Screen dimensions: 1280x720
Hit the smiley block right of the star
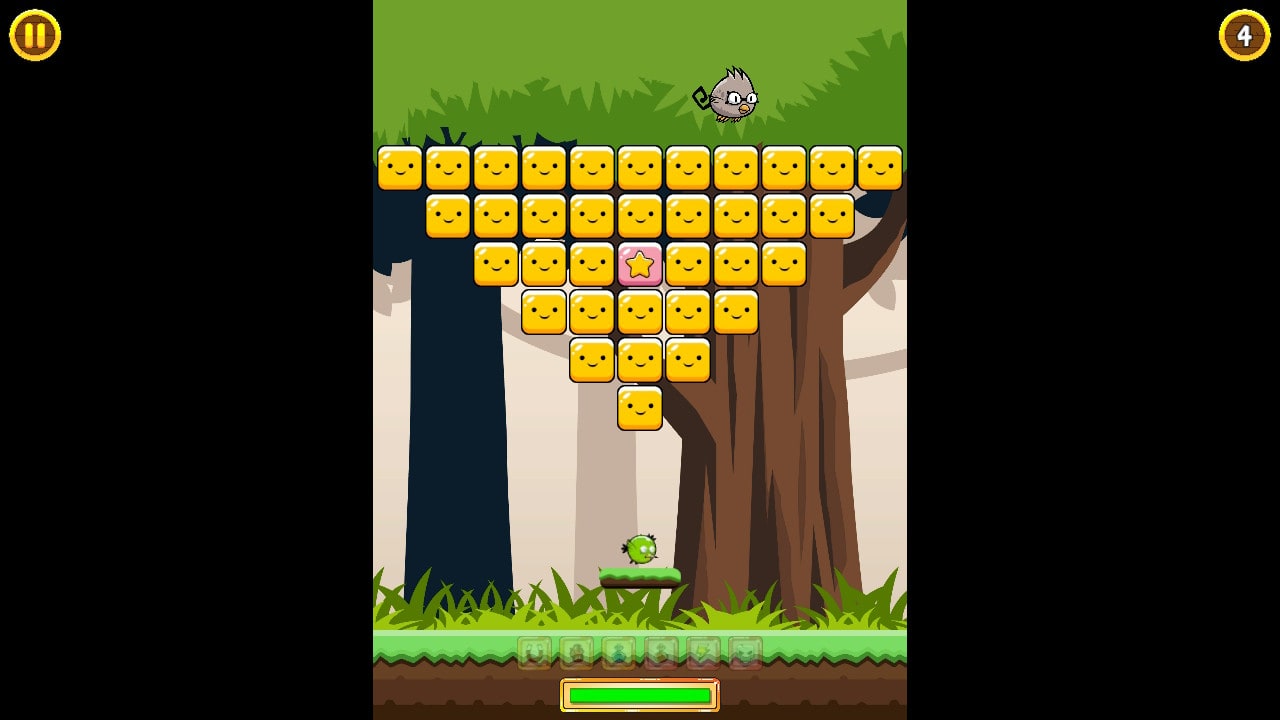(x=688, y=264)
